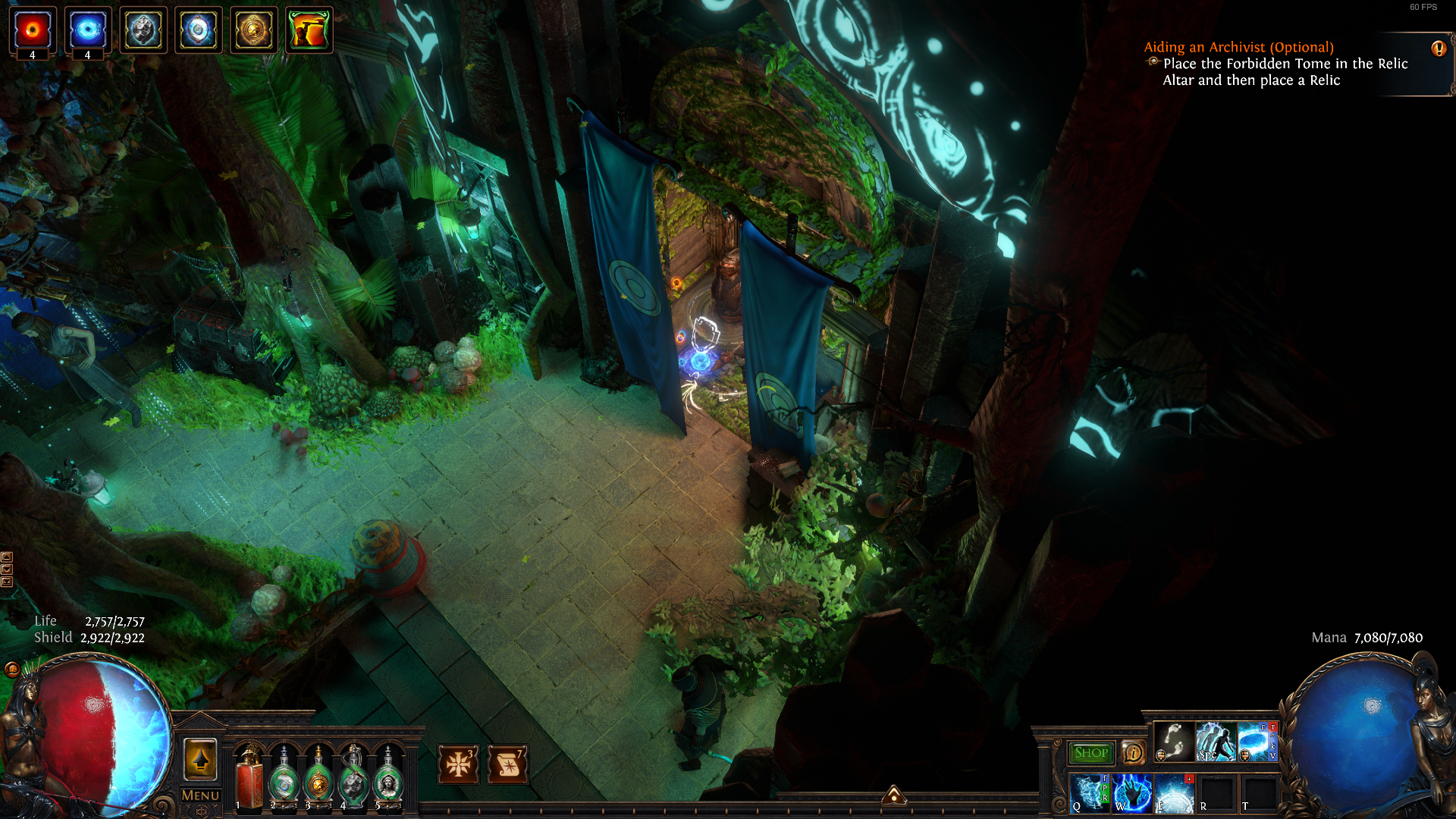Activate the Spc running figure dash skill

coord(1215,742)
